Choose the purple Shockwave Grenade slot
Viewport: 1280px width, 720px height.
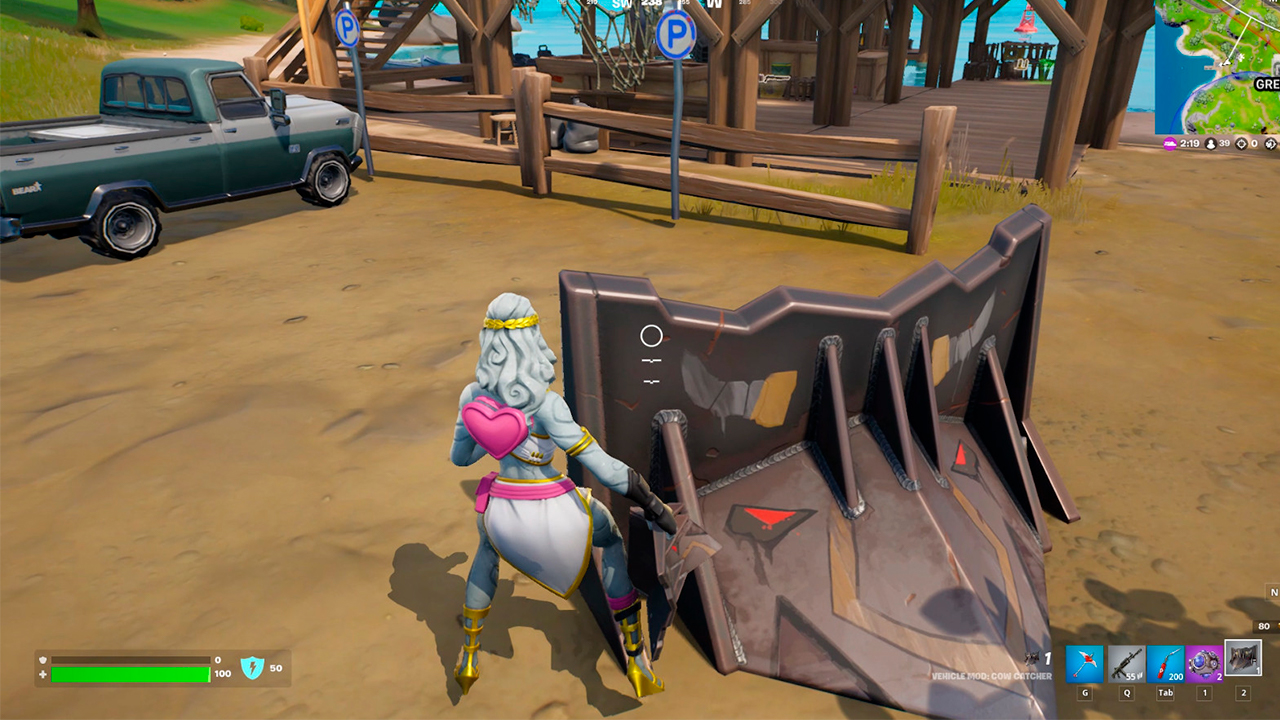[1204, 664]
